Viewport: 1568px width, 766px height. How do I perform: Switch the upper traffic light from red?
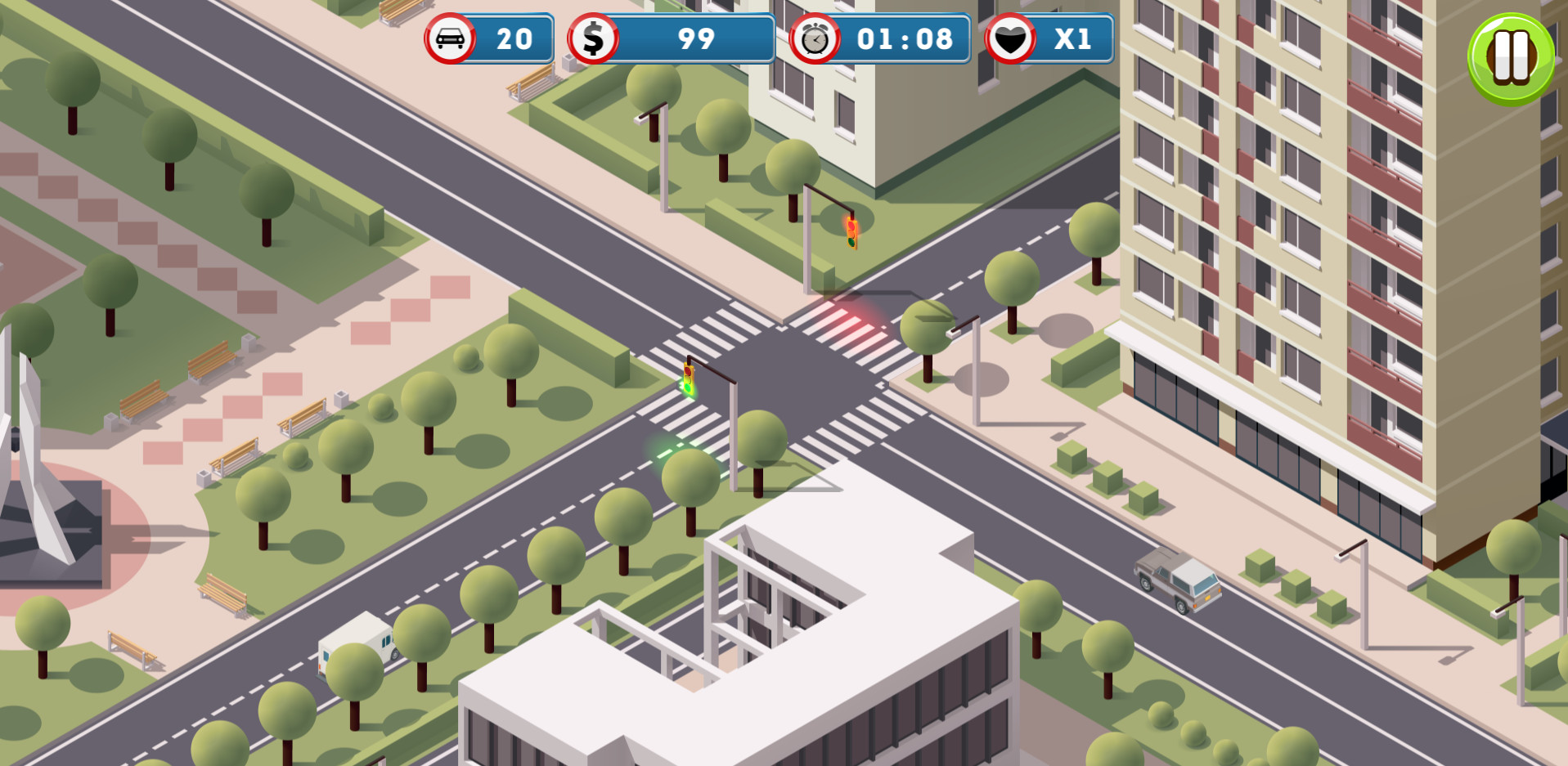point(853,233)
